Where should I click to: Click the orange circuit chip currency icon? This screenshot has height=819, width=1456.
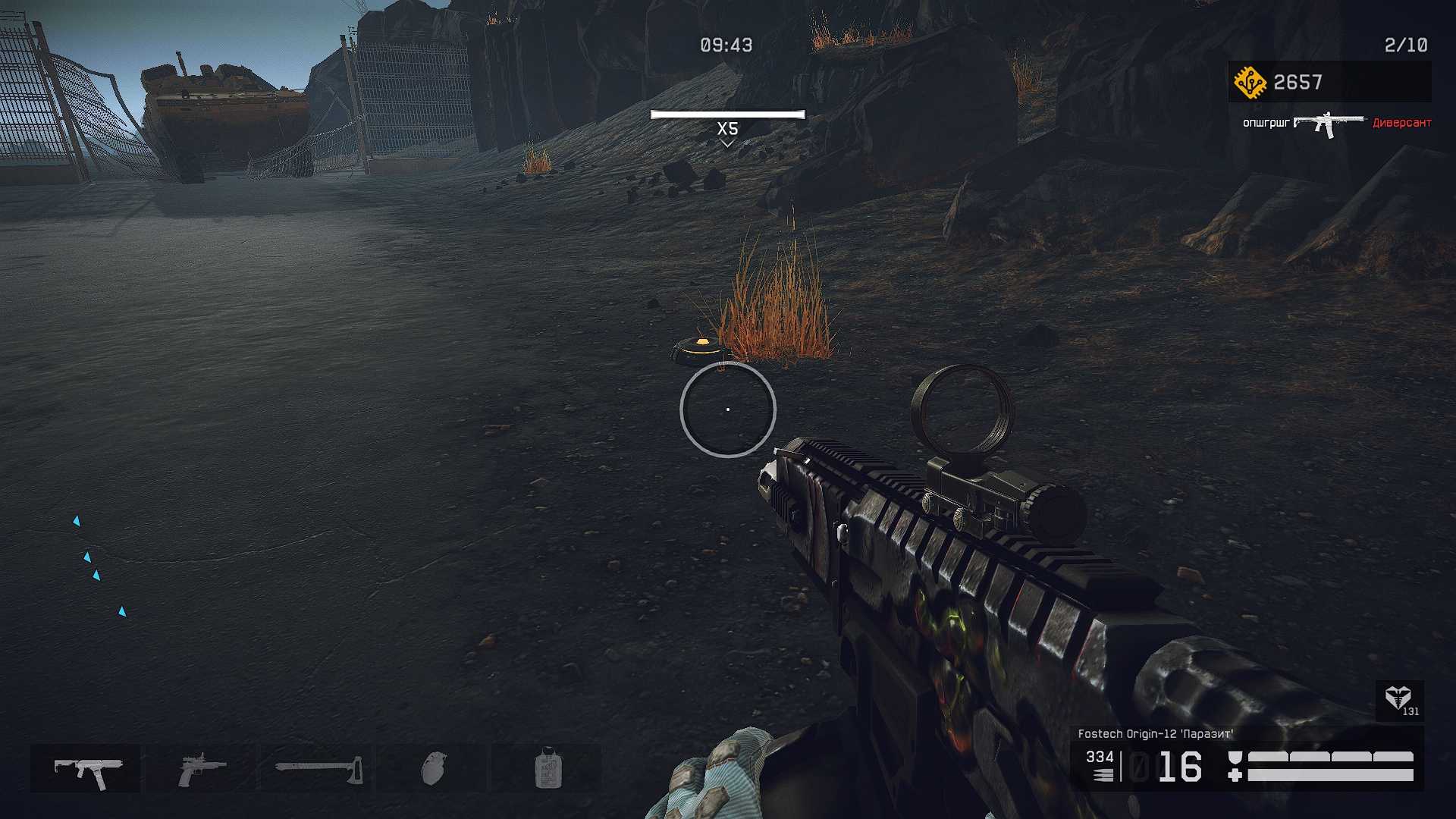1249,82
